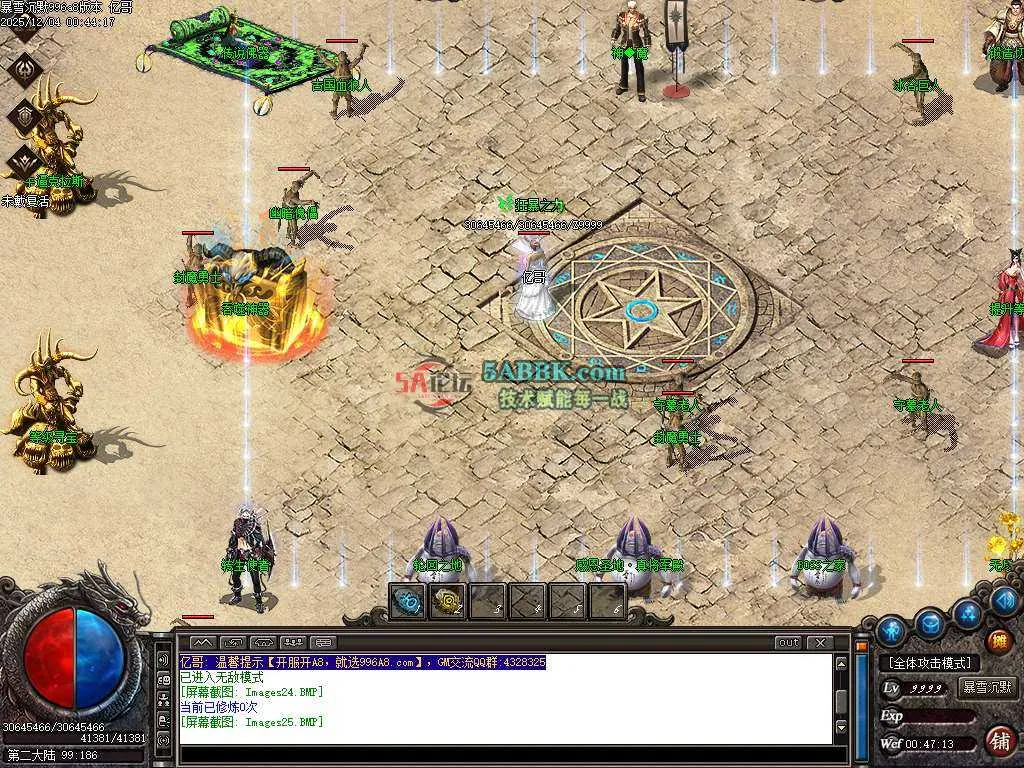Close the chat panel with the X button
Screen dimensions: 1024x768
point(820,642)
